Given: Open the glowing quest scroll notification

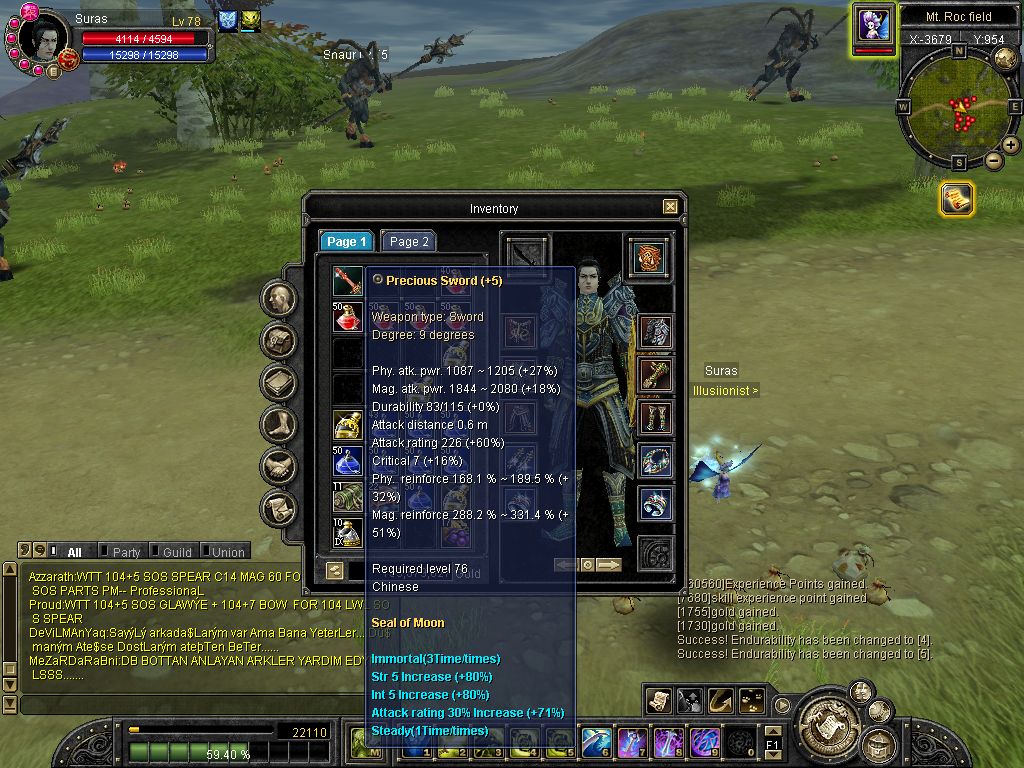Looking at the screenshot, I should tap(957, 199).
